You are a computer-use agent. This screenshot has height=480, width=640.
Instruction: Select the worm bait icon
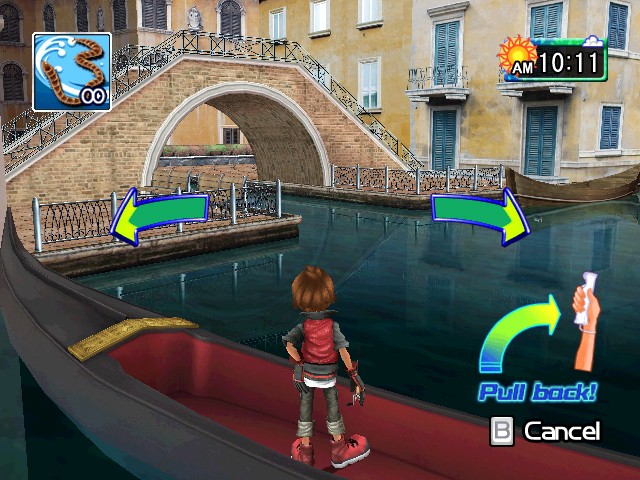71,72
